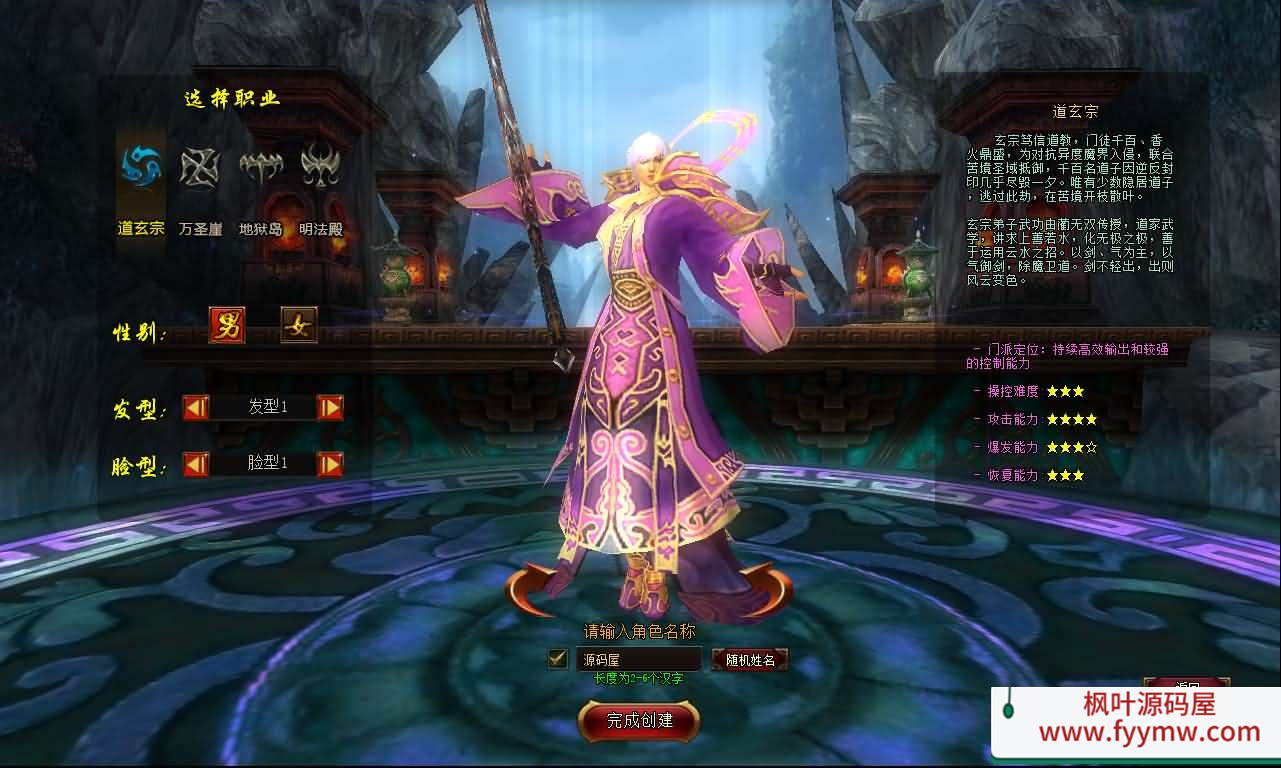The width and height of the screenshot is (1281, 768).
Task: Finish creation with the 完成创建 button
Action: 639,720
